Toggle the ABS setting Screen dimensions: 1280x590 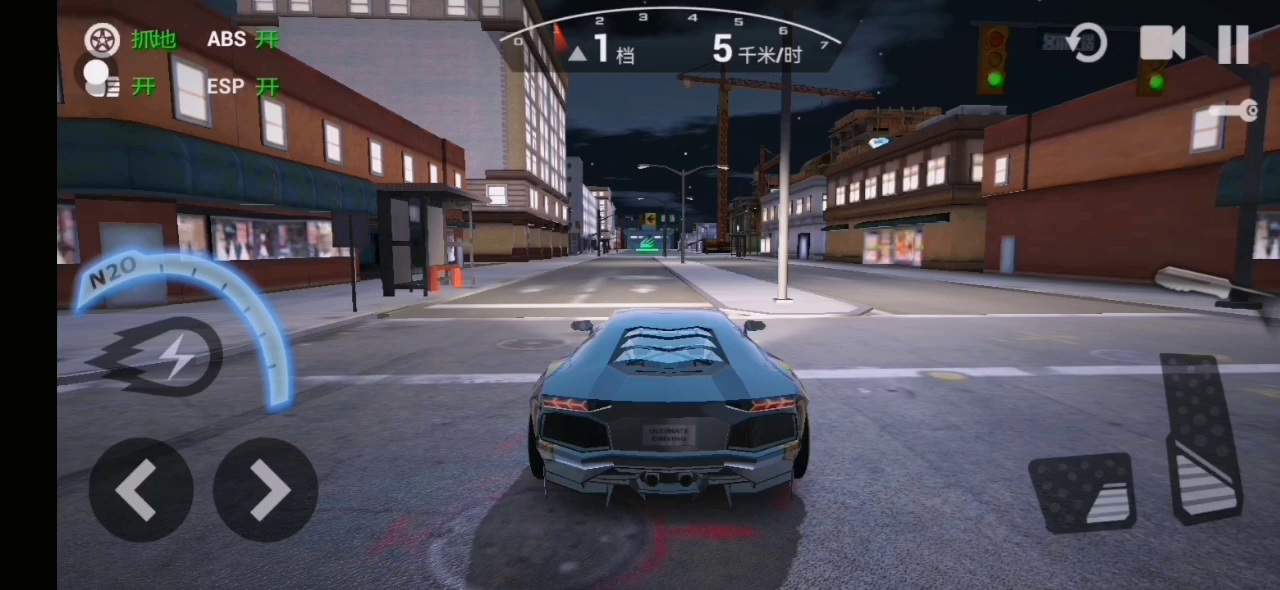pos(242,40)
